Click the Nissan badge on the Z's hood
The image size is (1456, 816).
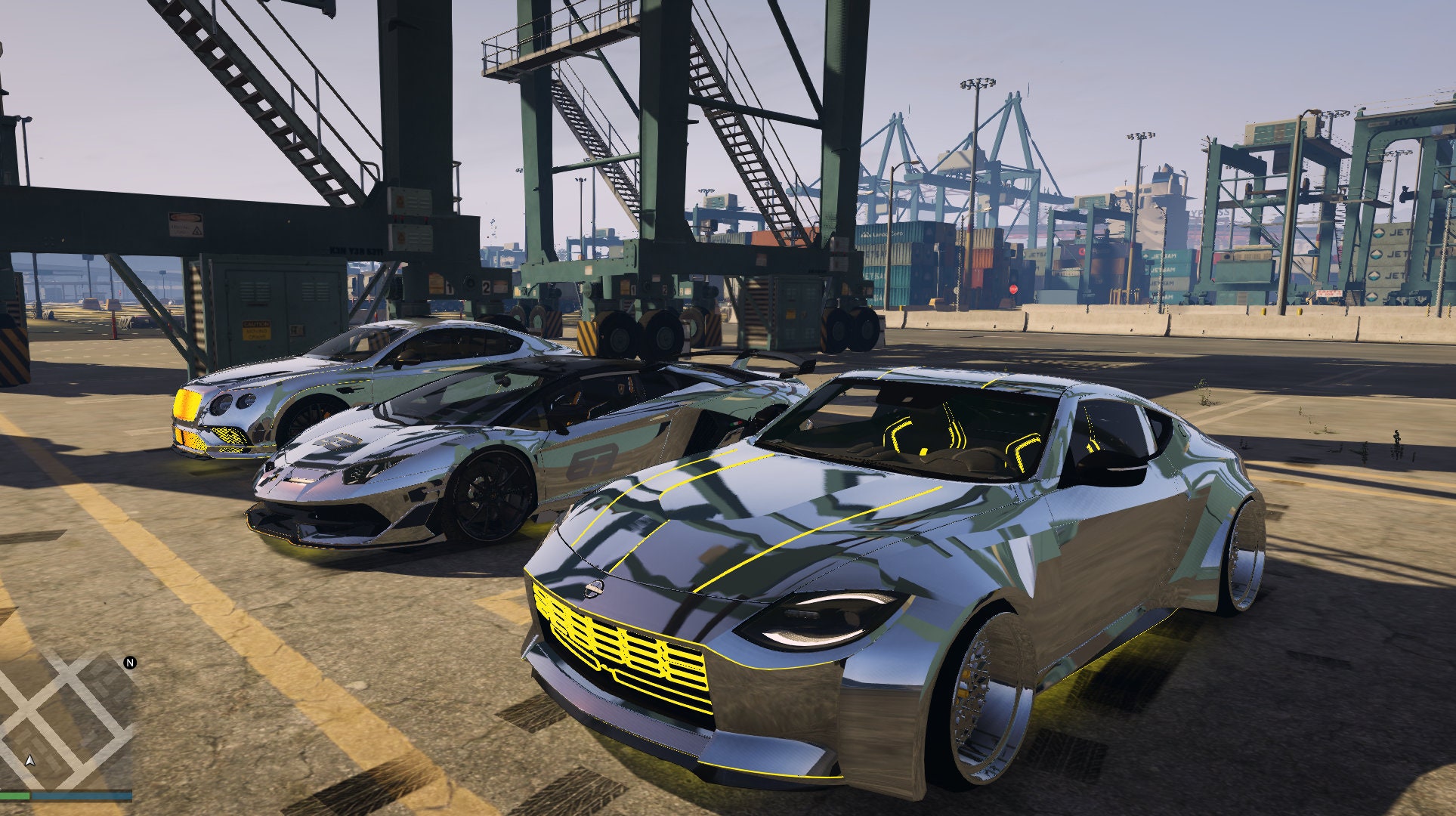pos(593,589)
